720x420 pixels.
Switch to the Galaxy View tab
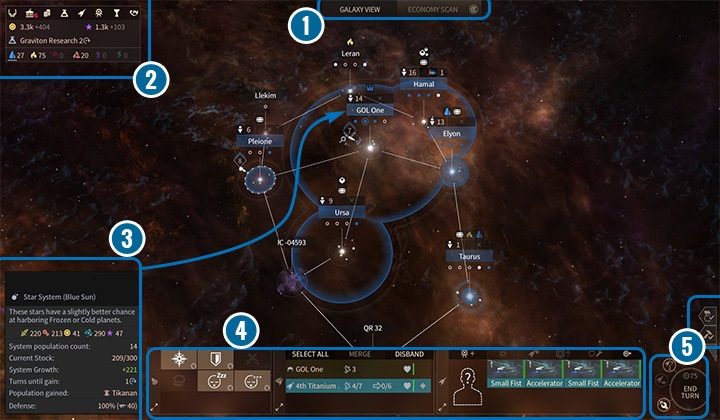[x=360, y=9]
